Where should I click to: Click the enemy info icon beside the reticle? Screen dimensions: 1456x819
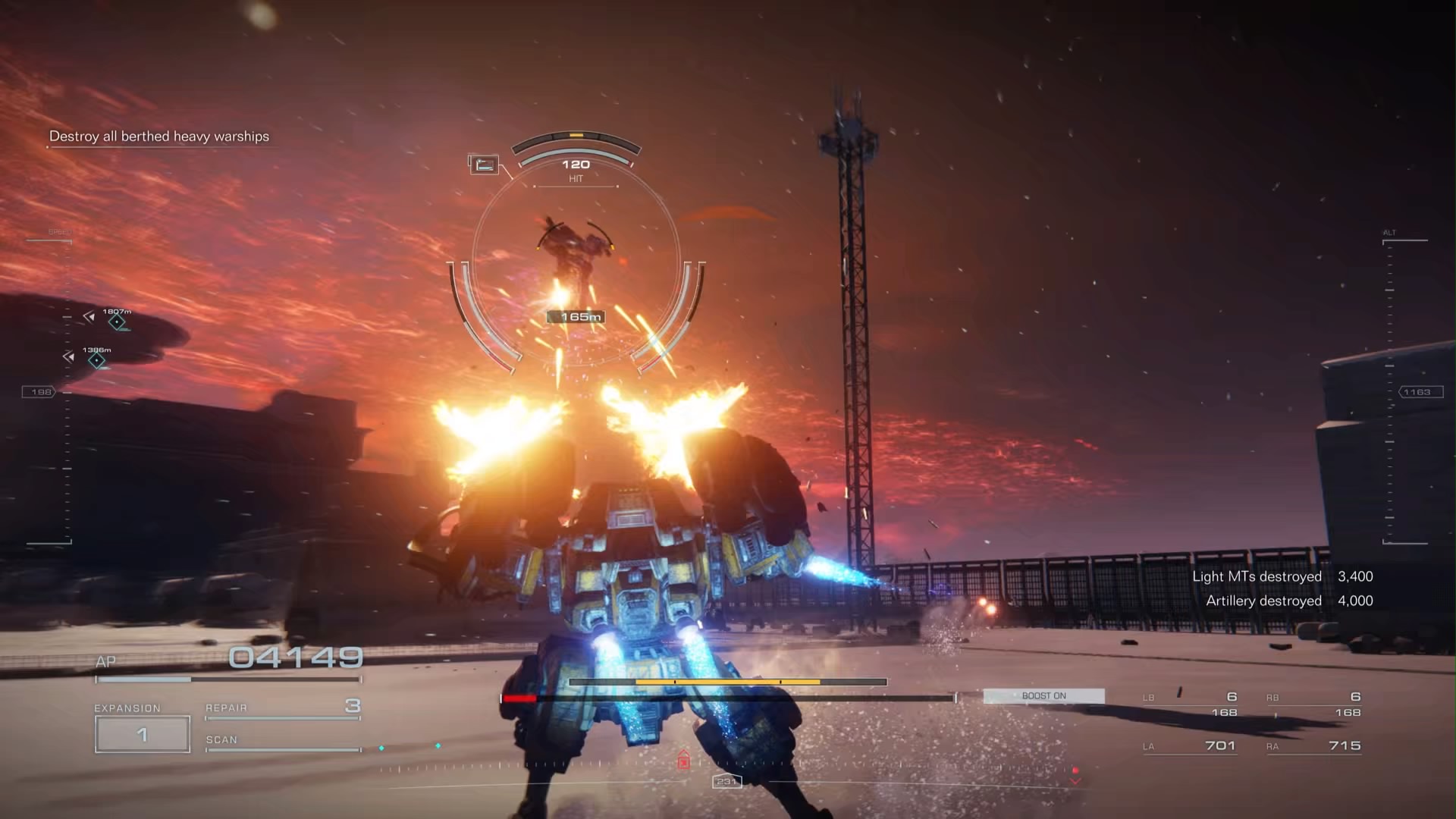coord(484,165)
